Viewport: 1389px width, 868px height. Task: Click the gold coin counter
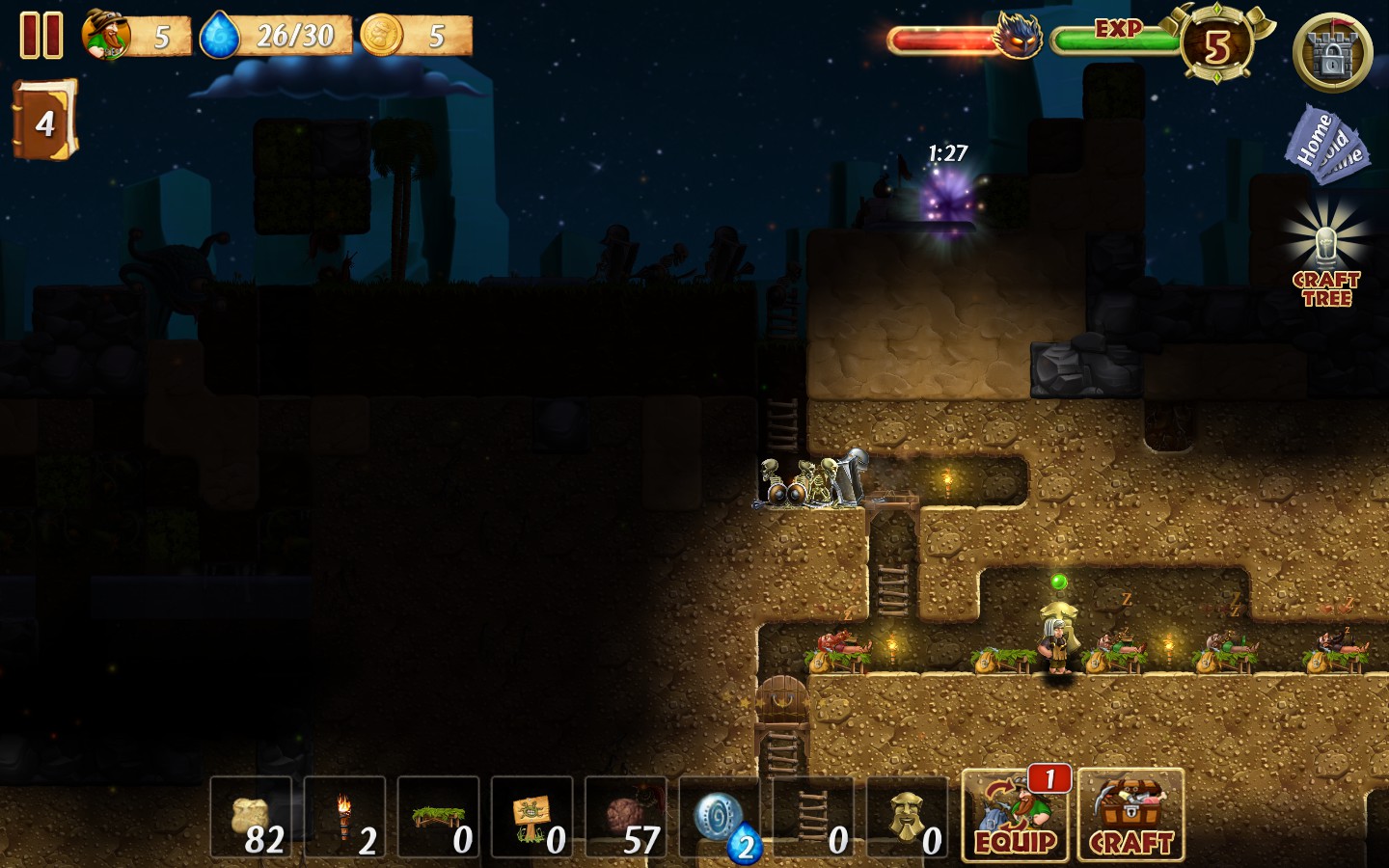[x=382, y=37]
